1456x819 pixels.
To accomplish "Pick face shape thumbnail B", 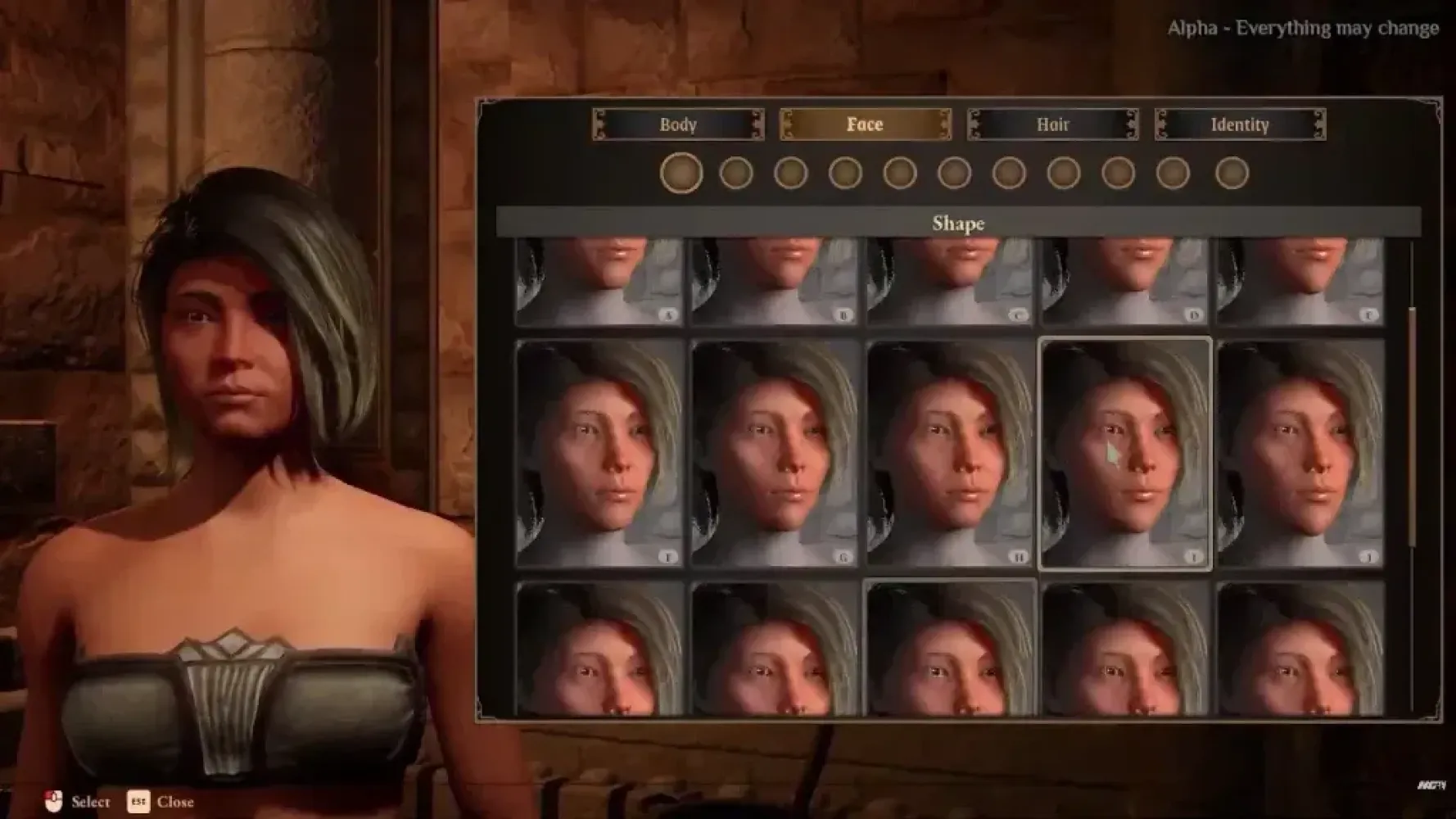I will [x=775, y=281].
